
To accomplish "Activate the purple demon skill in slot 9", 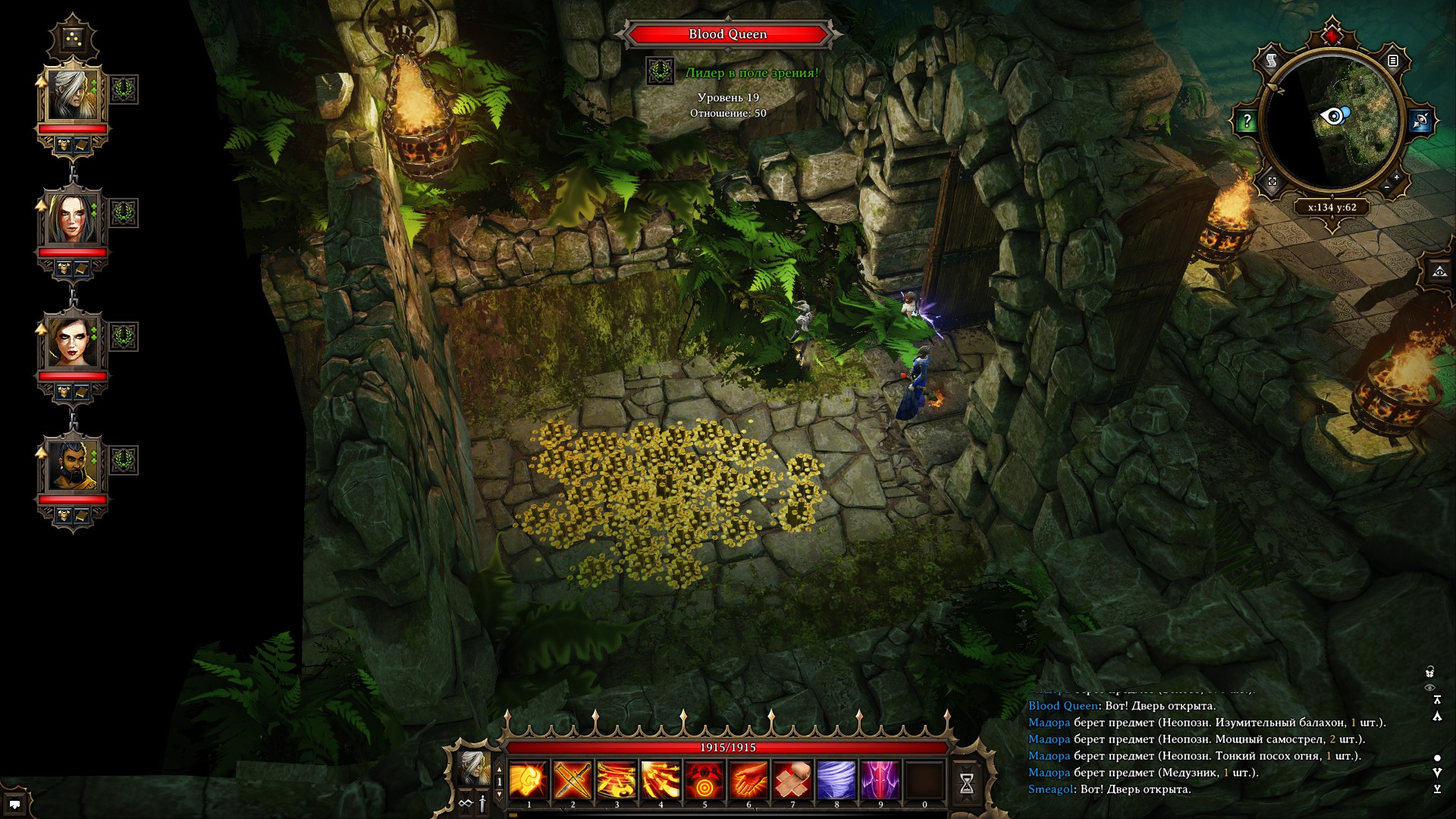I will pos(880,780).
